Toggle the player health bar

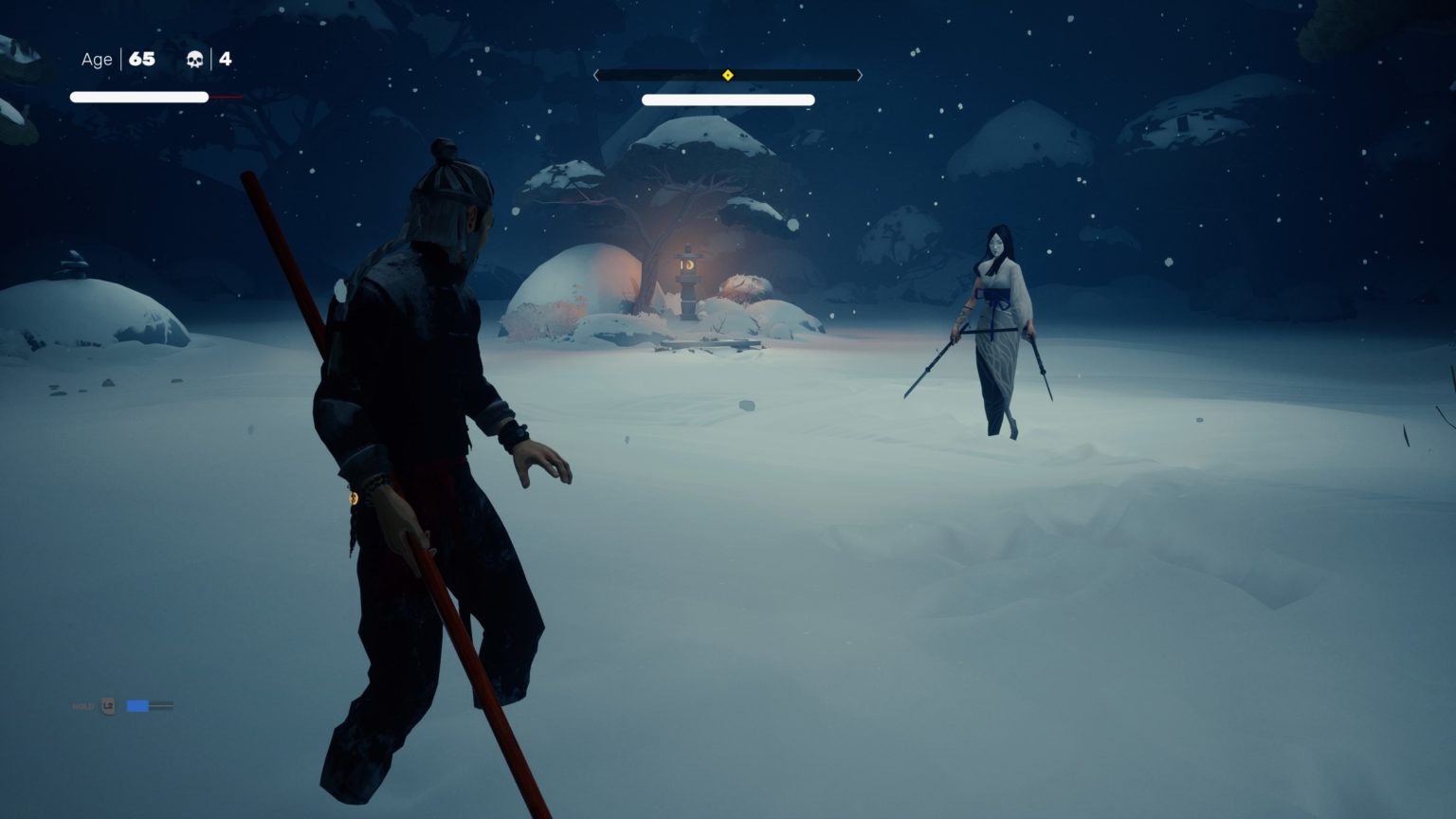pos(138,96)
